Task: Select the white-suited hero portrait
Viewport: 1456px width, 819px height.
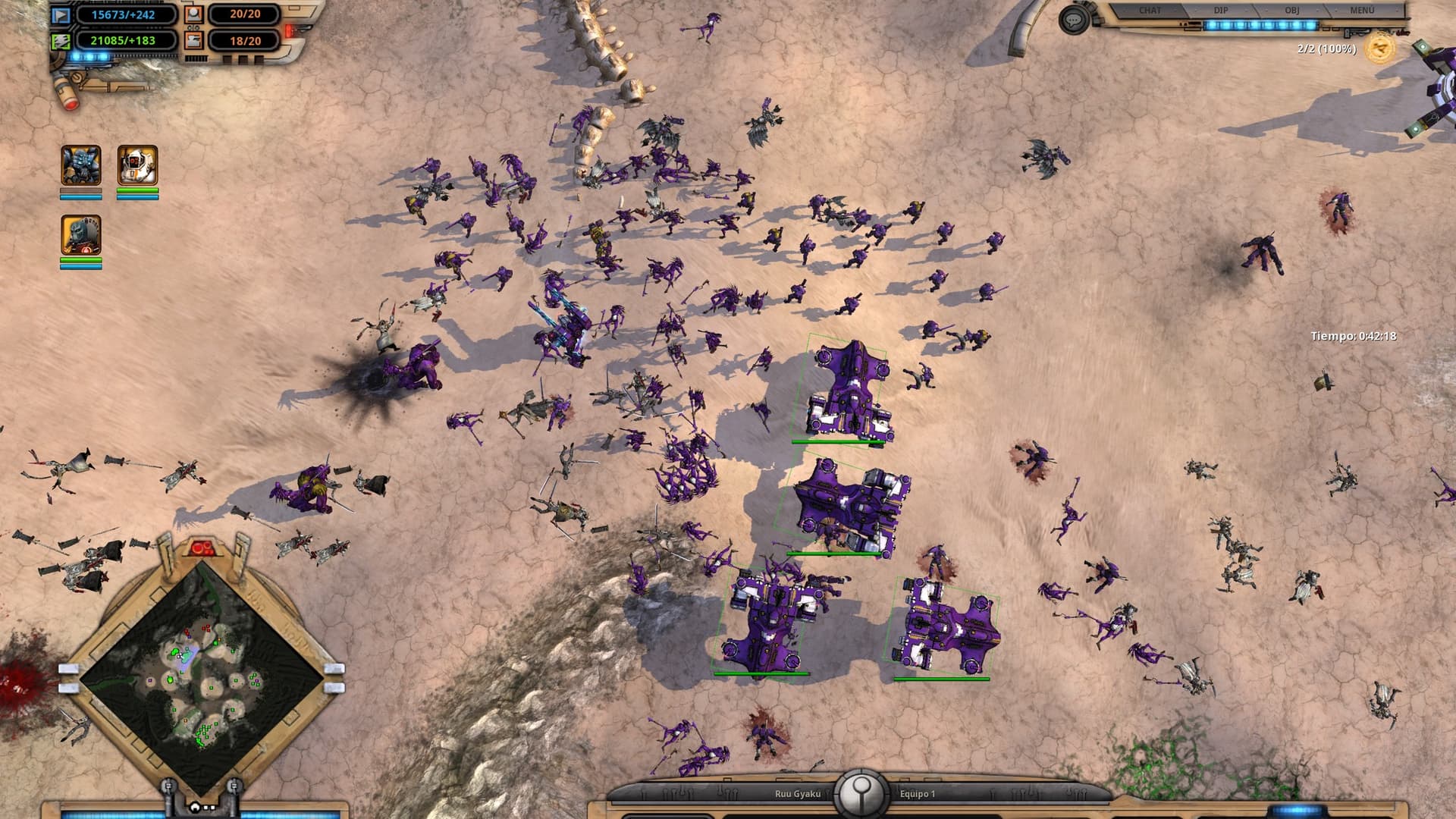Action: pos(137,165)
